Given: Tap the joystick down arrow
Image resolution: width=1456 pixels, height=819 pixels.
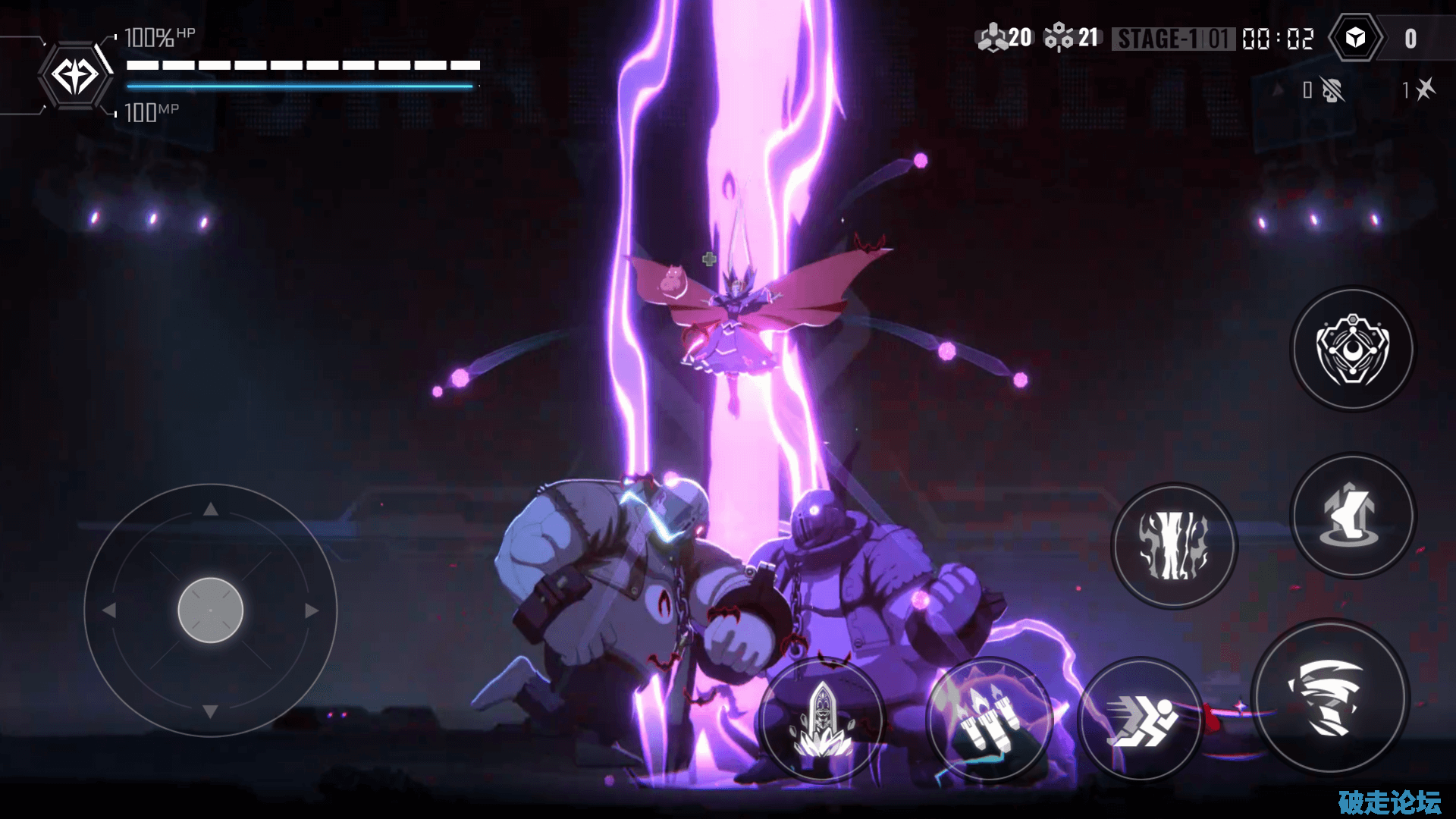Looking at the screenshot, I should (x=211, y=711).
